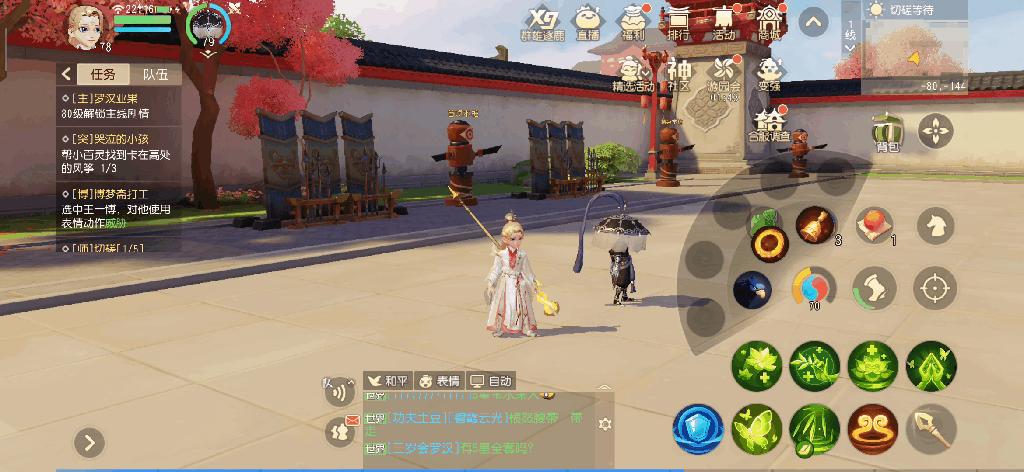The width and height of the screenshot is (1024, 472).
Task: Select the 任务 quest tab
Action: (x=102, y=74)
